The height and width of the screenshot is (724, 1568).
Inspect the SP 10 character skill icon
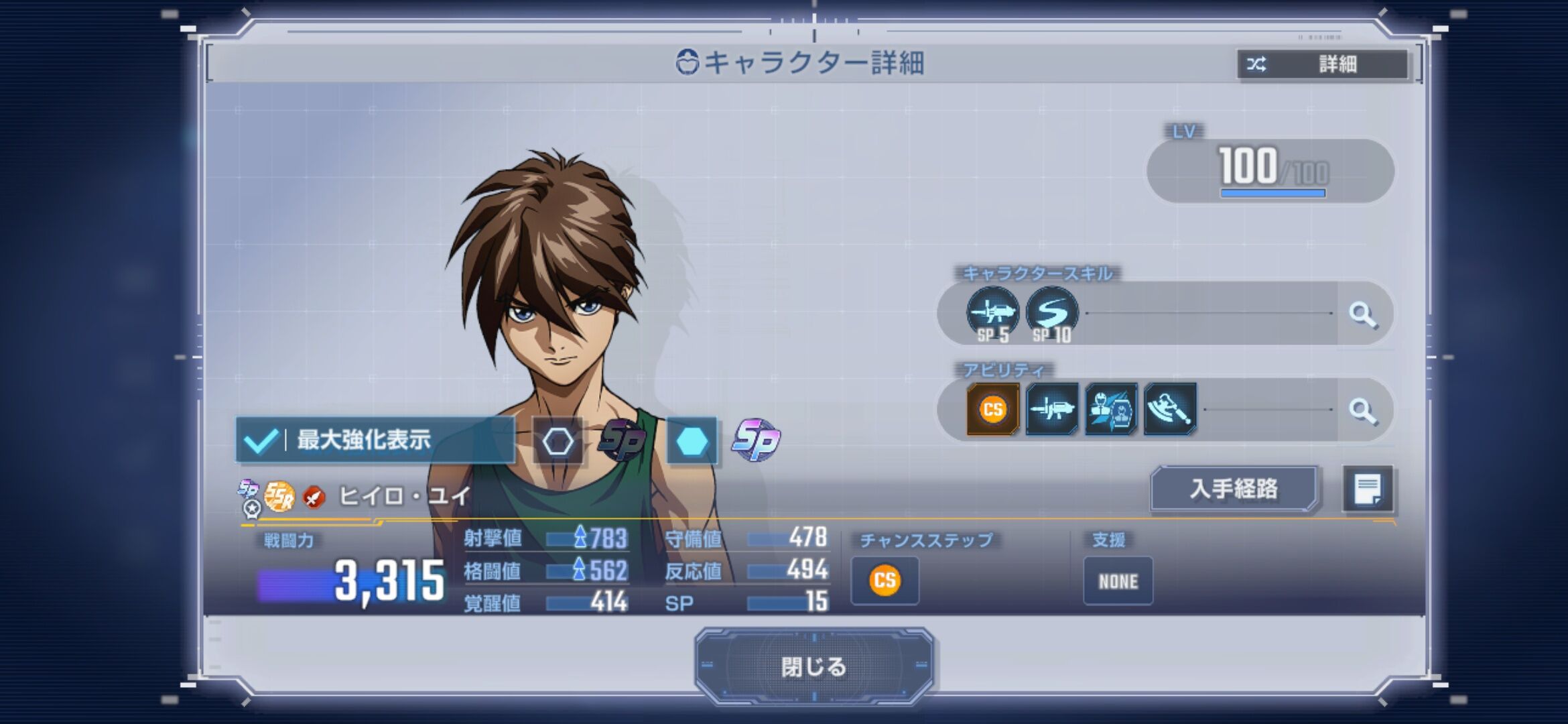coord(1051,313)
